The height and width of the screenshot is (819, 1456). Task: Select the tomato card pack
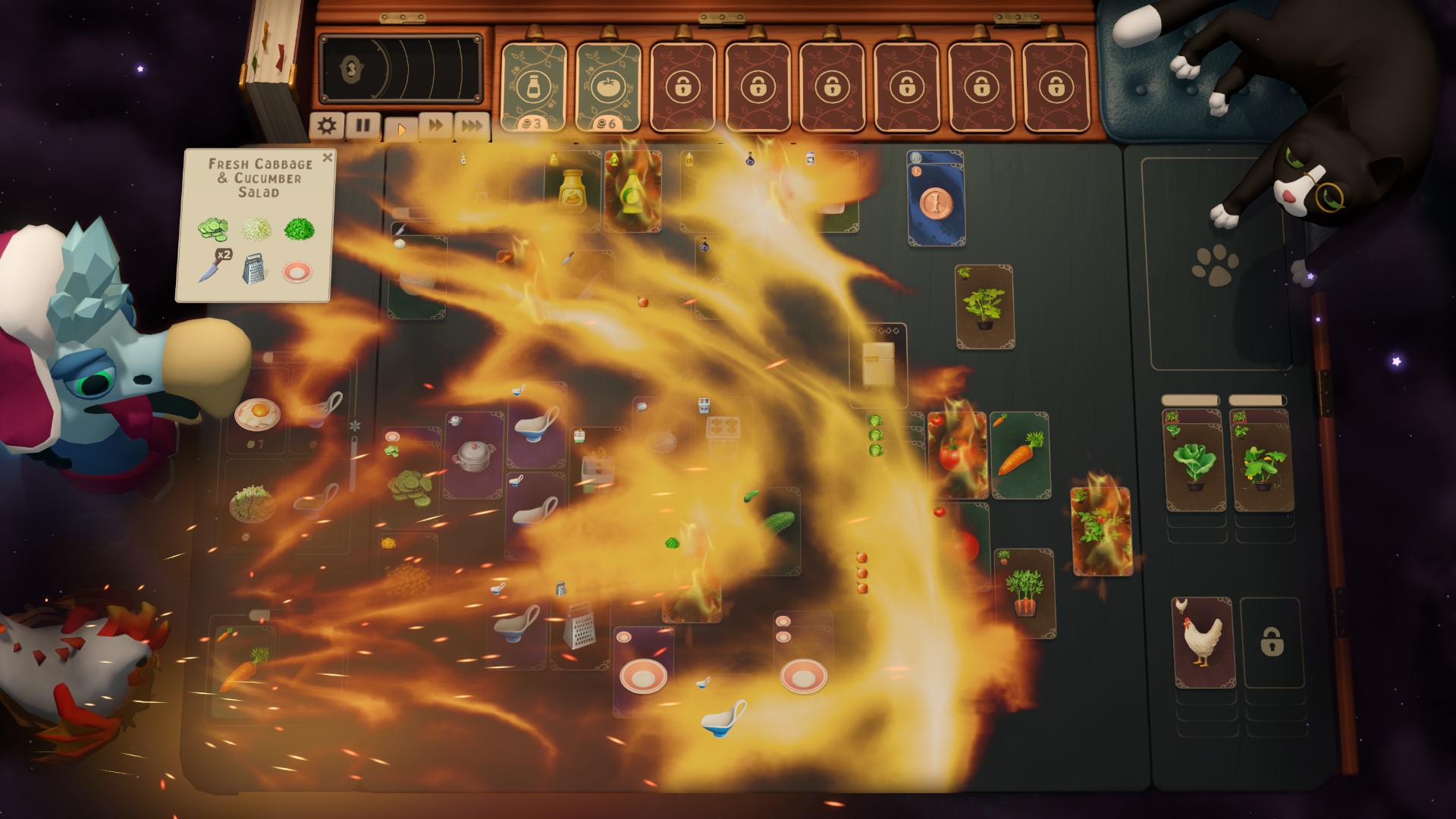pyautogui.click(x=608, y=87)
